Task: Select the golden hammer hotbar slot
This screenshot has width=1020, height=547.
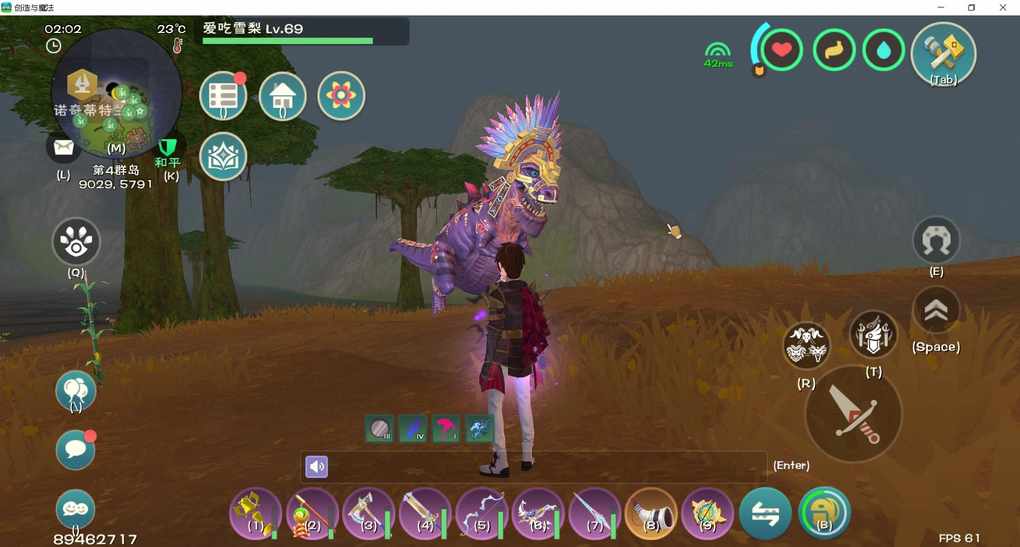Action: click(254, 512)
